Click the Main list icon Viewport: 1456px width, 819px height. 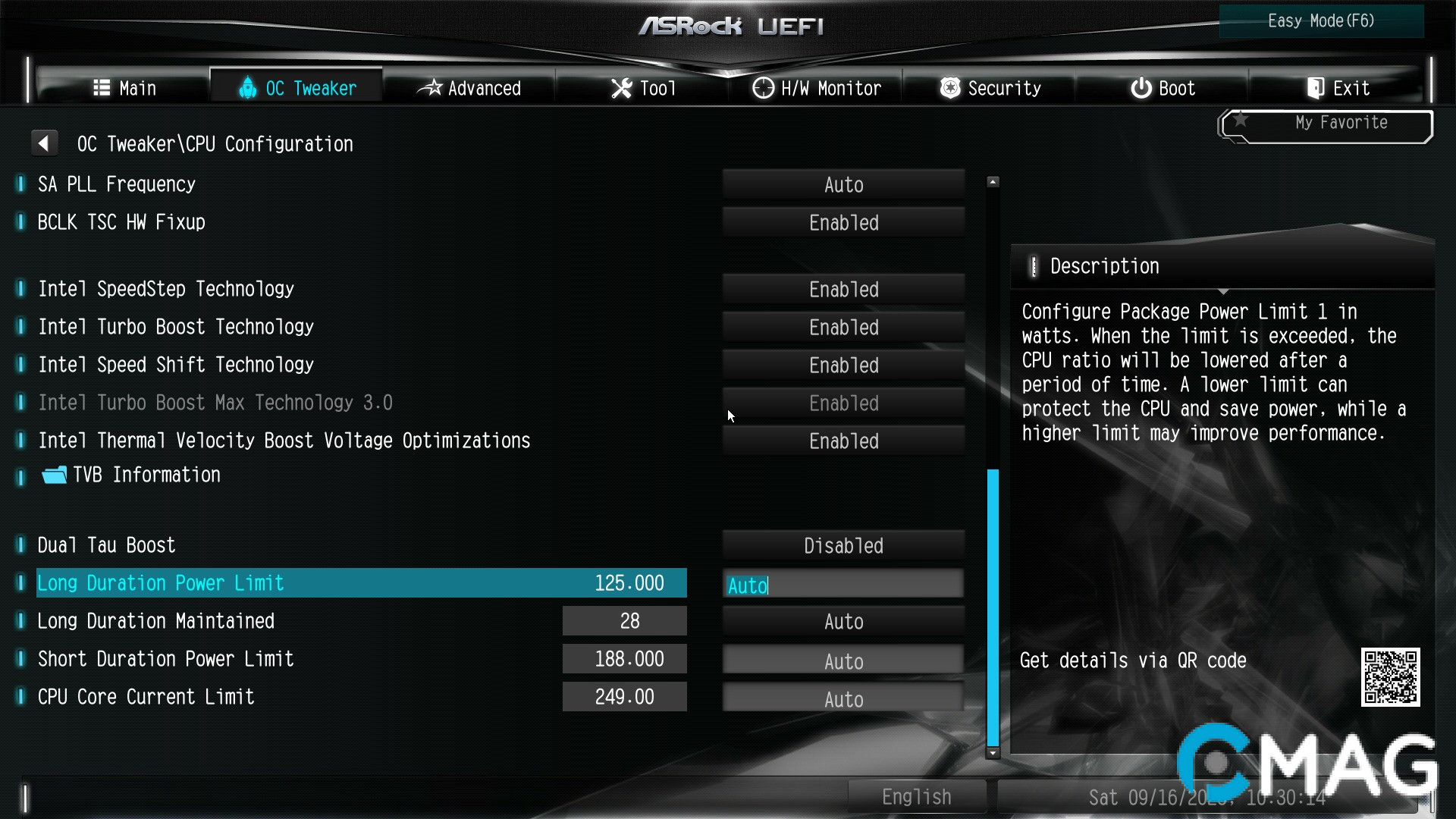point(102,88)
